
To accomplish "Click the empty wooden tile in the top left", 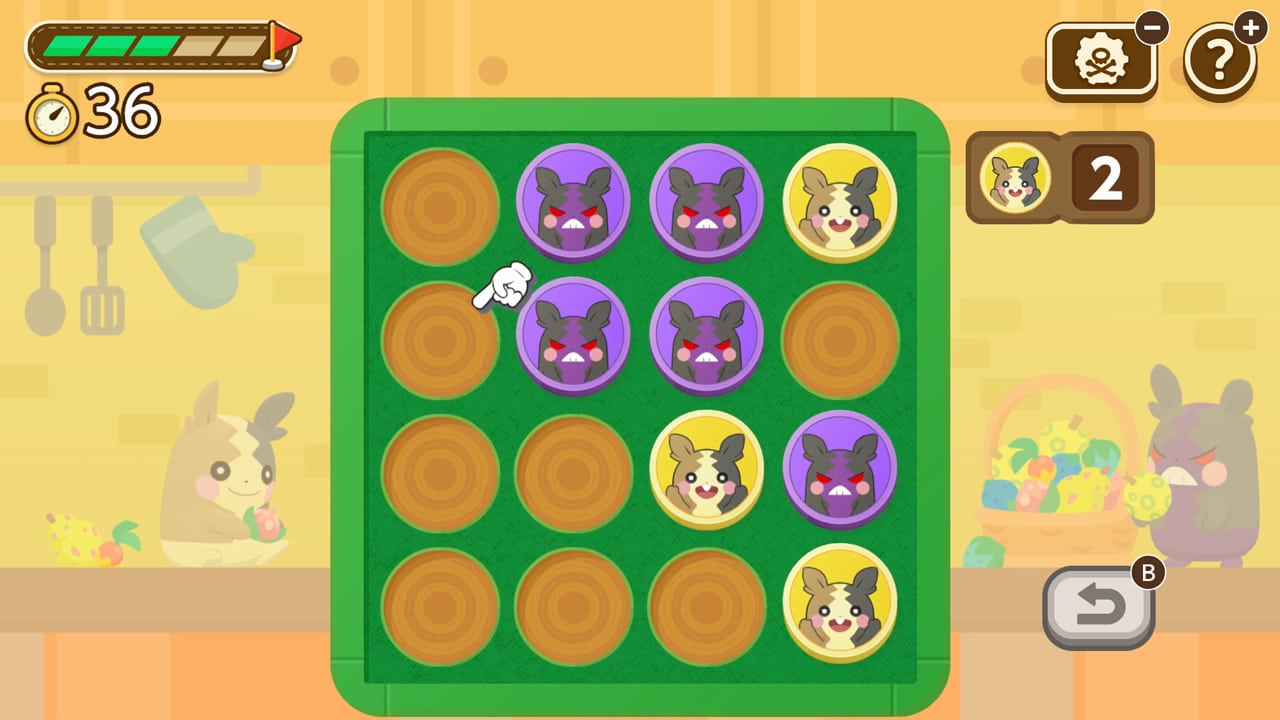I will pos(440,208).
